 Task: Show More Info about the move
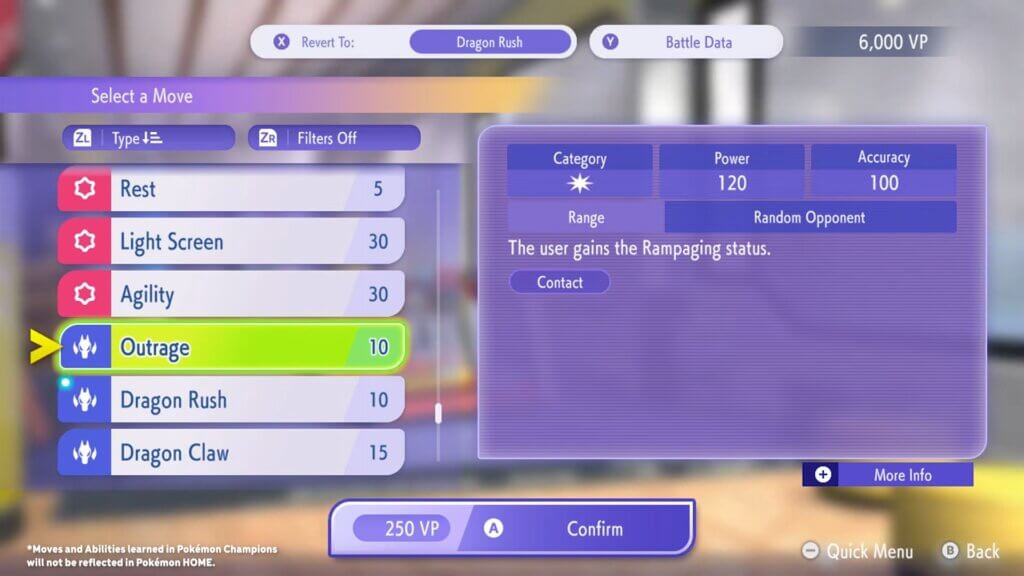887,475
